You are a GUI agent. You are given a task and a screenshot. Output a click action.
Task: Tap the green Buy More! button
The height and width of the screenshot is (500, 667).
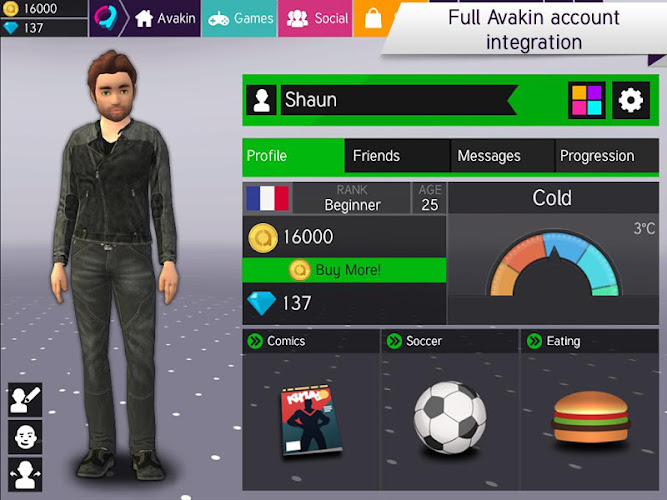pyautogui.click(x=344, y=270)
